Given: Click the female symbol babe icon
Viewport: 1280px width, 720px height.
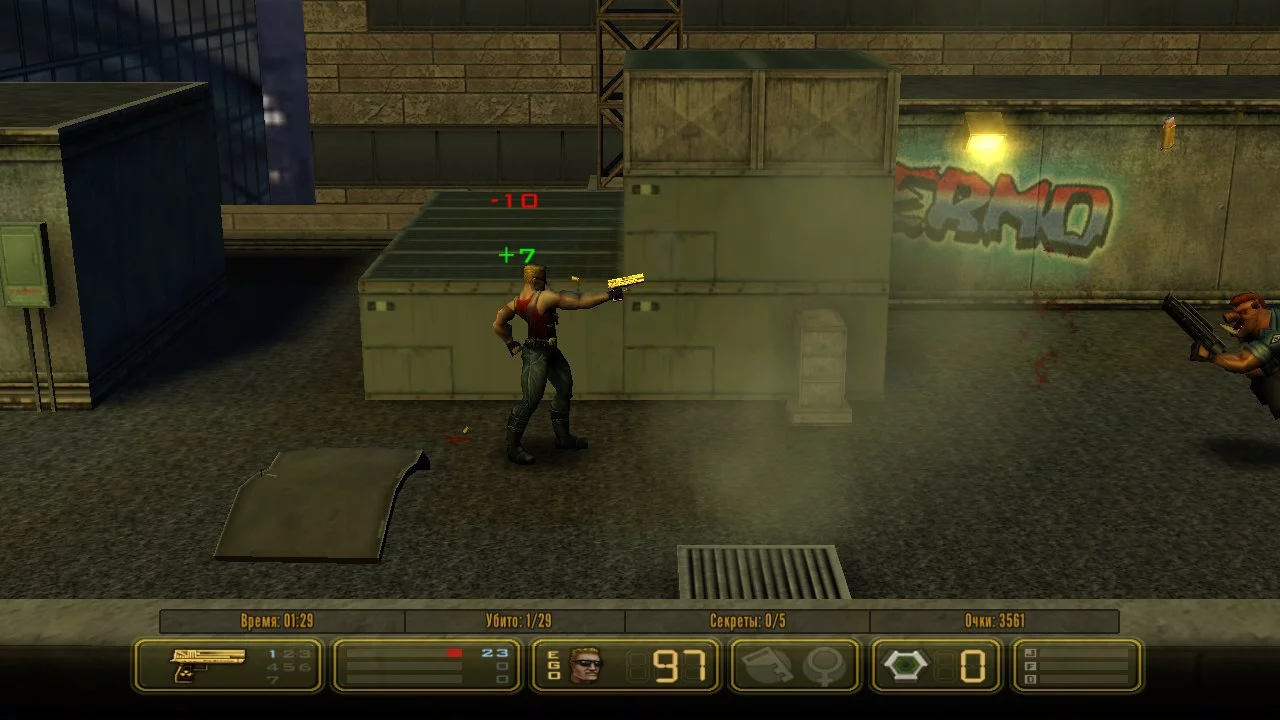Looking at the screenshot, I should point(825,665).
